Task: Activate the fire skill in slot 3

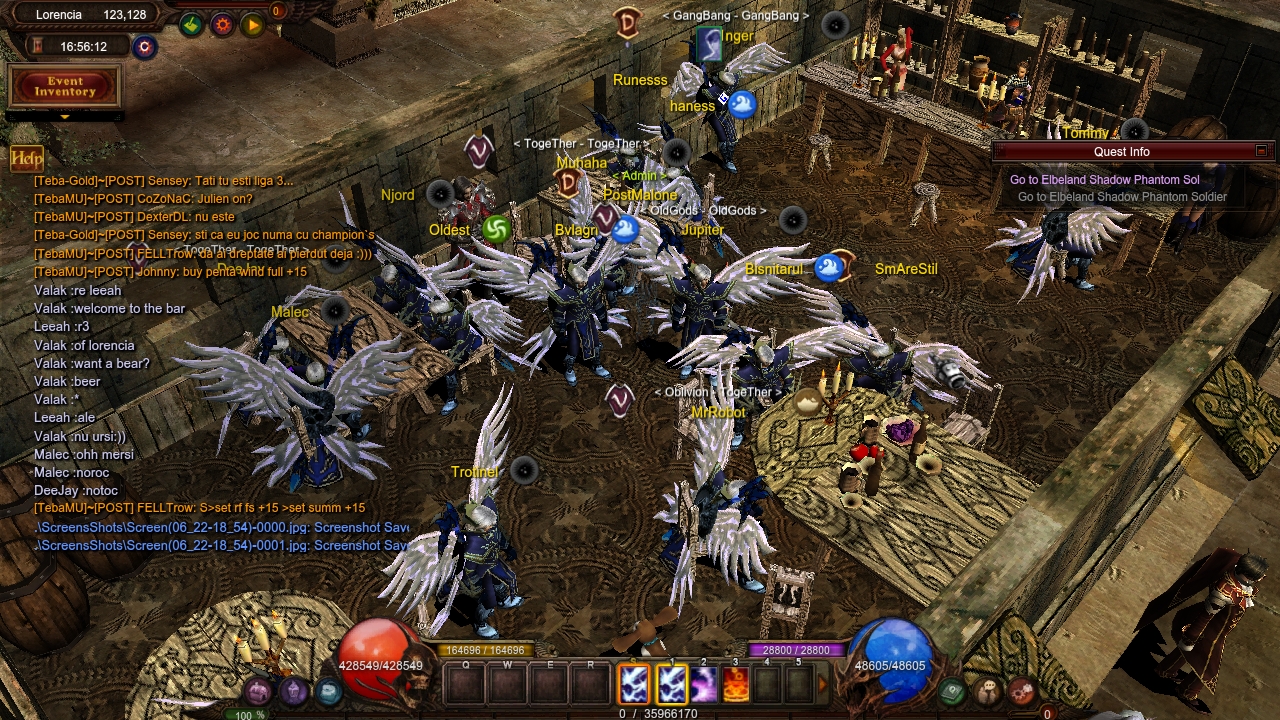Action: click(x=736, y=685)
